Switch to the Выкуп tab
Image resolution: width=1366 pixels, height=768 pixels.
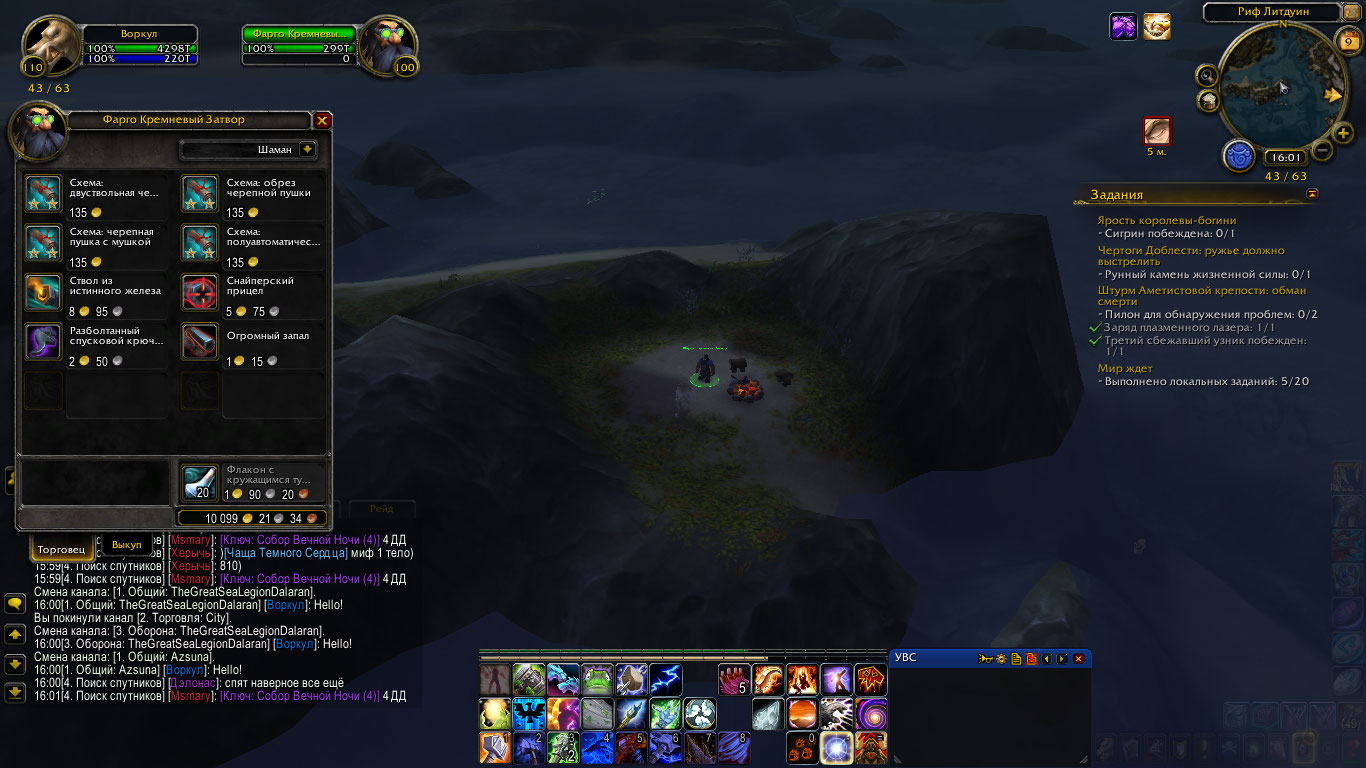(127, 545)
